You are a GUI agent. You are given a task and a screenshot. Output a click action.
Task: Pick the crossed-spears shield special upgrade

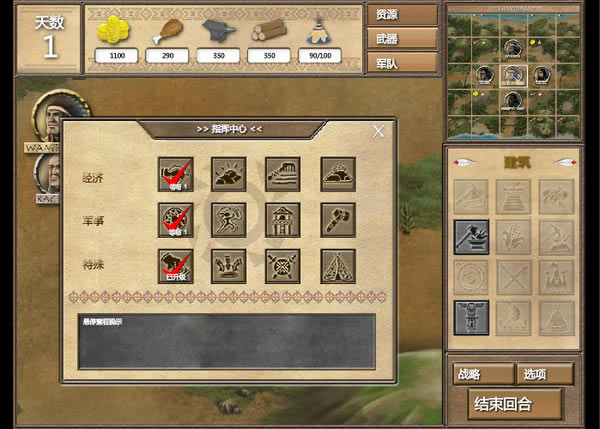(284, 266)
